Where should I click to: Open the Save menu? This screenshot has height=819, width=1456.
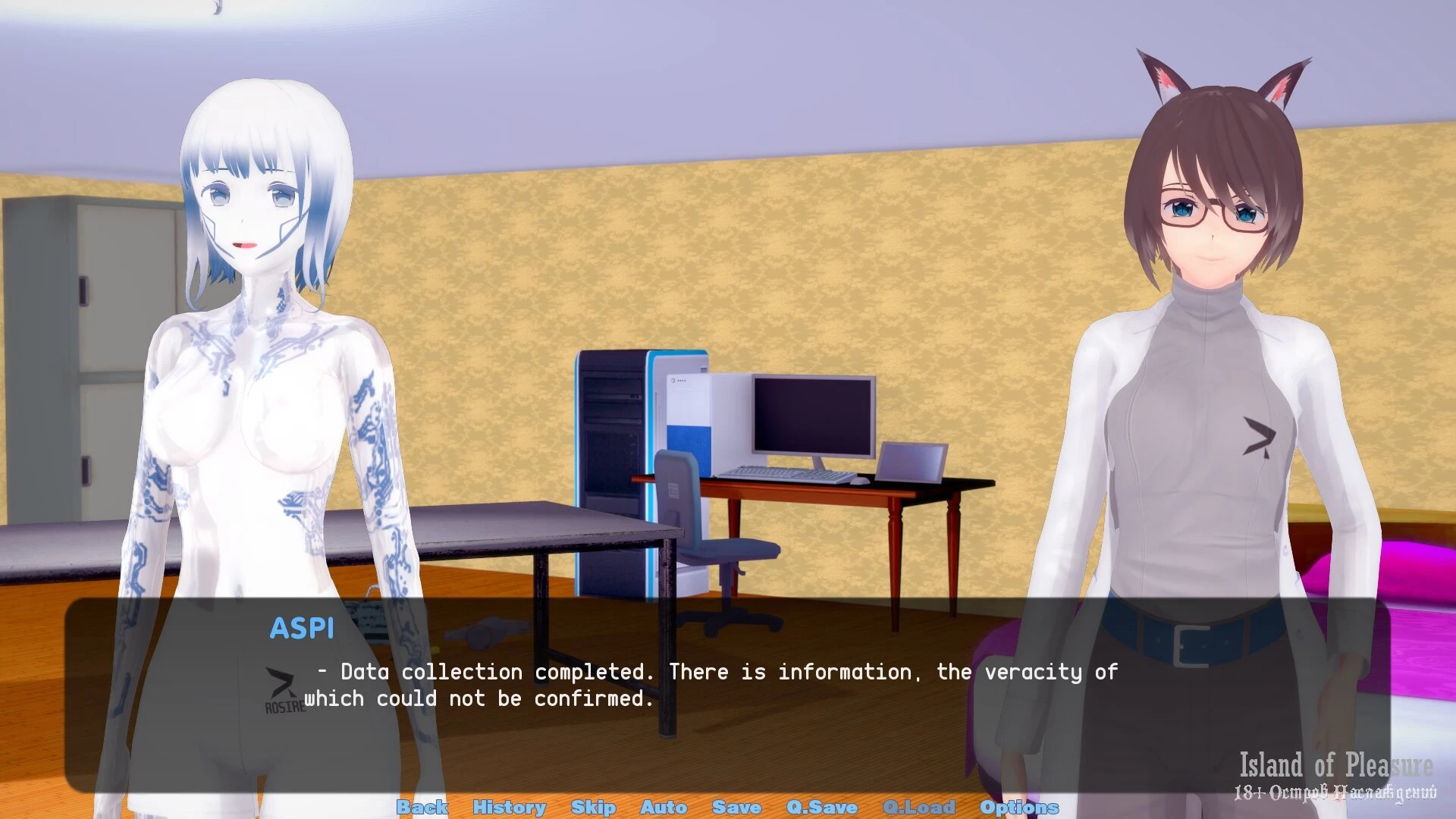click(x=736, y=807)
